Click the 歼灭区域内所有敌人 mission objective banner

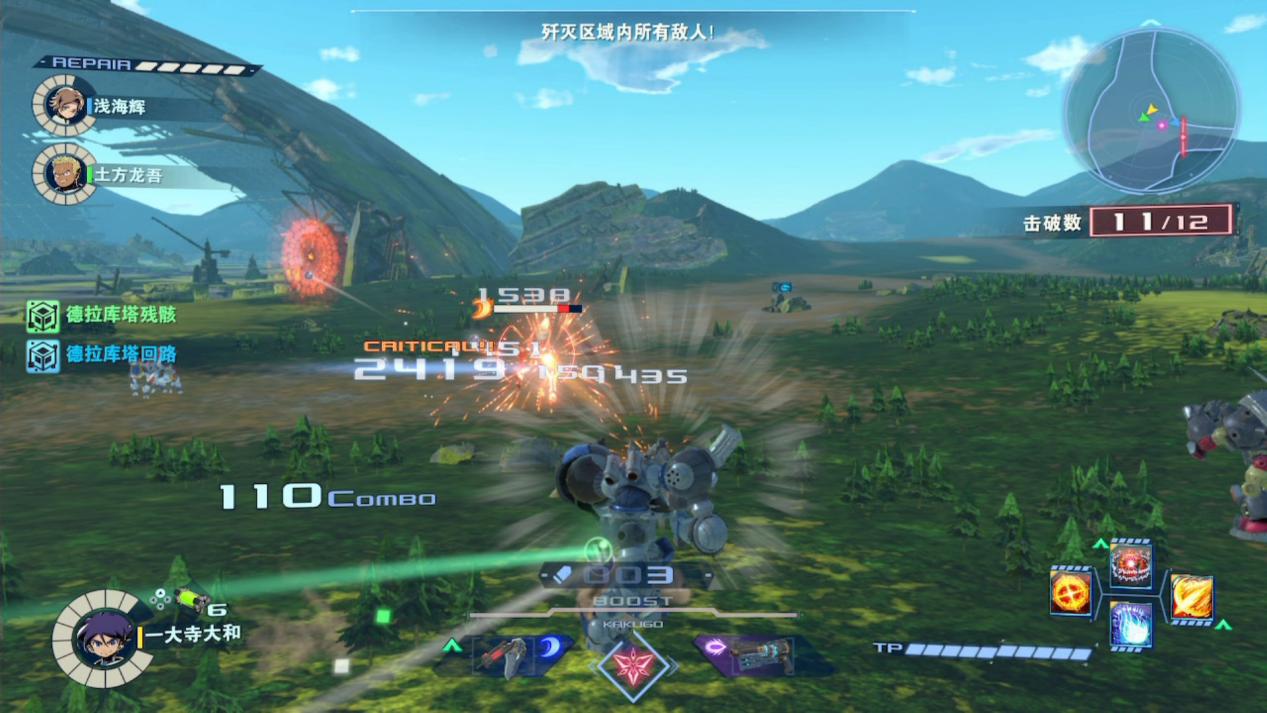click(628, 32)
